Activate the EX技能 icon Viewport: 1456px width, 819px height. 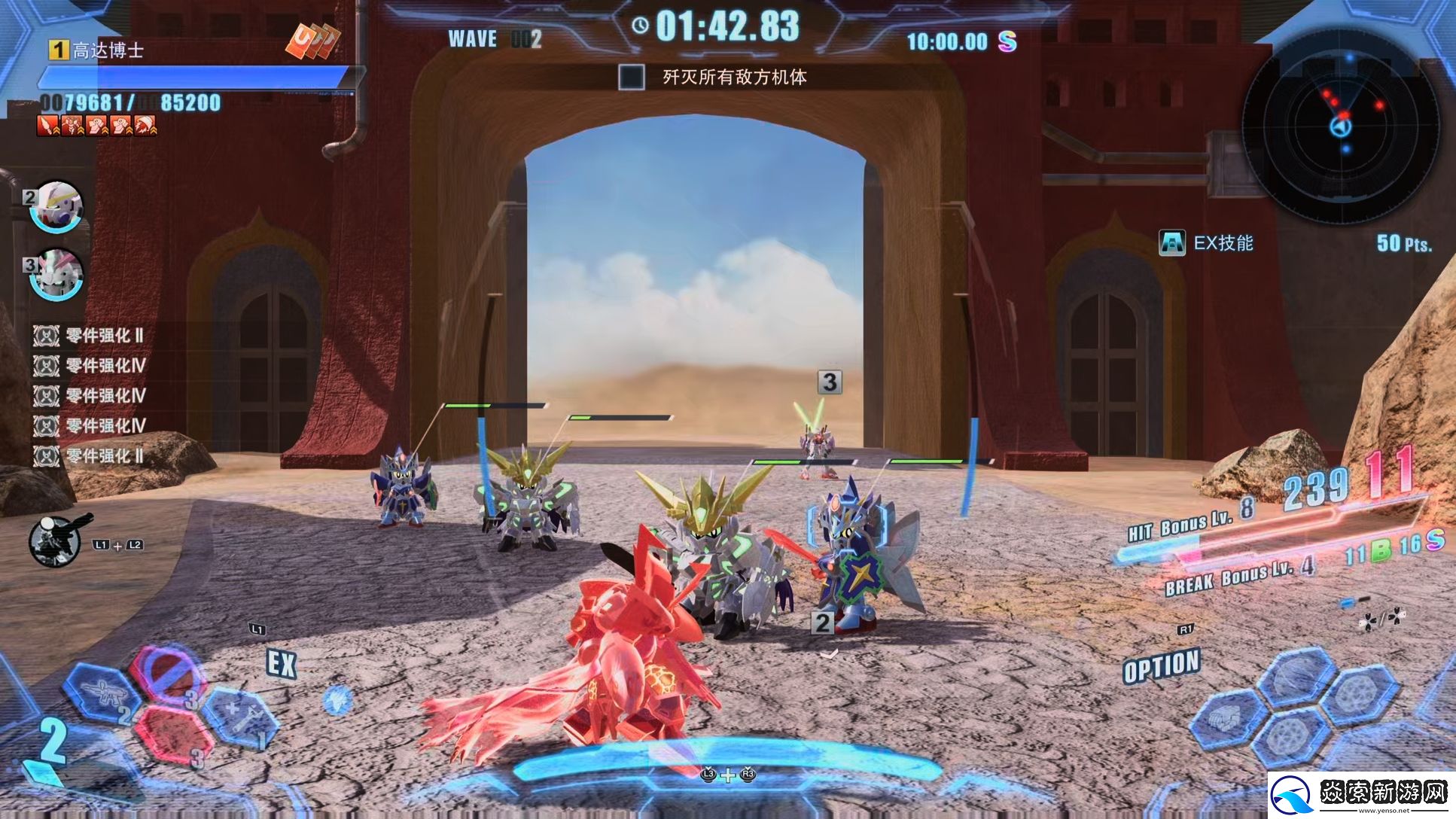pyautogui.click(x=1171, y=243)
